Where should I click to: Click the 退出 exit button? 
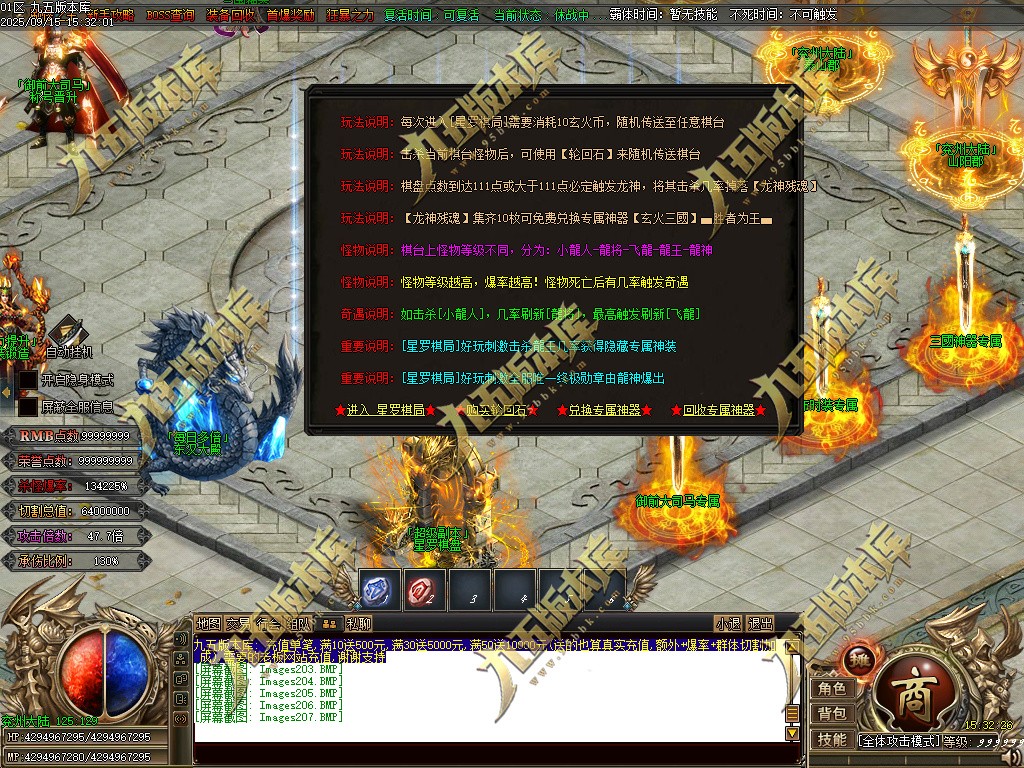761,623
